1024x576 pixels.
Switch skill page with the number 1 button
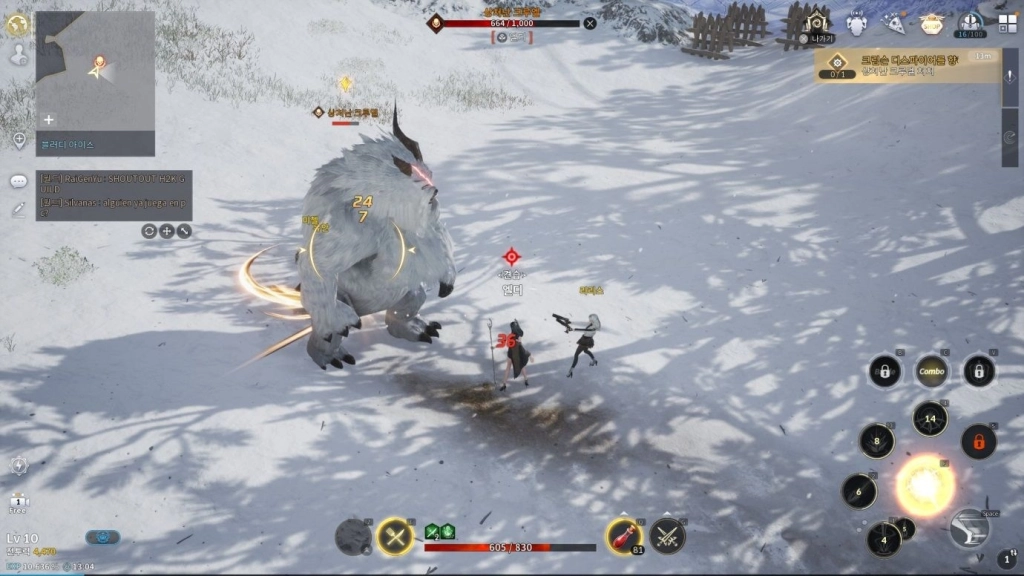(1007, 559)
